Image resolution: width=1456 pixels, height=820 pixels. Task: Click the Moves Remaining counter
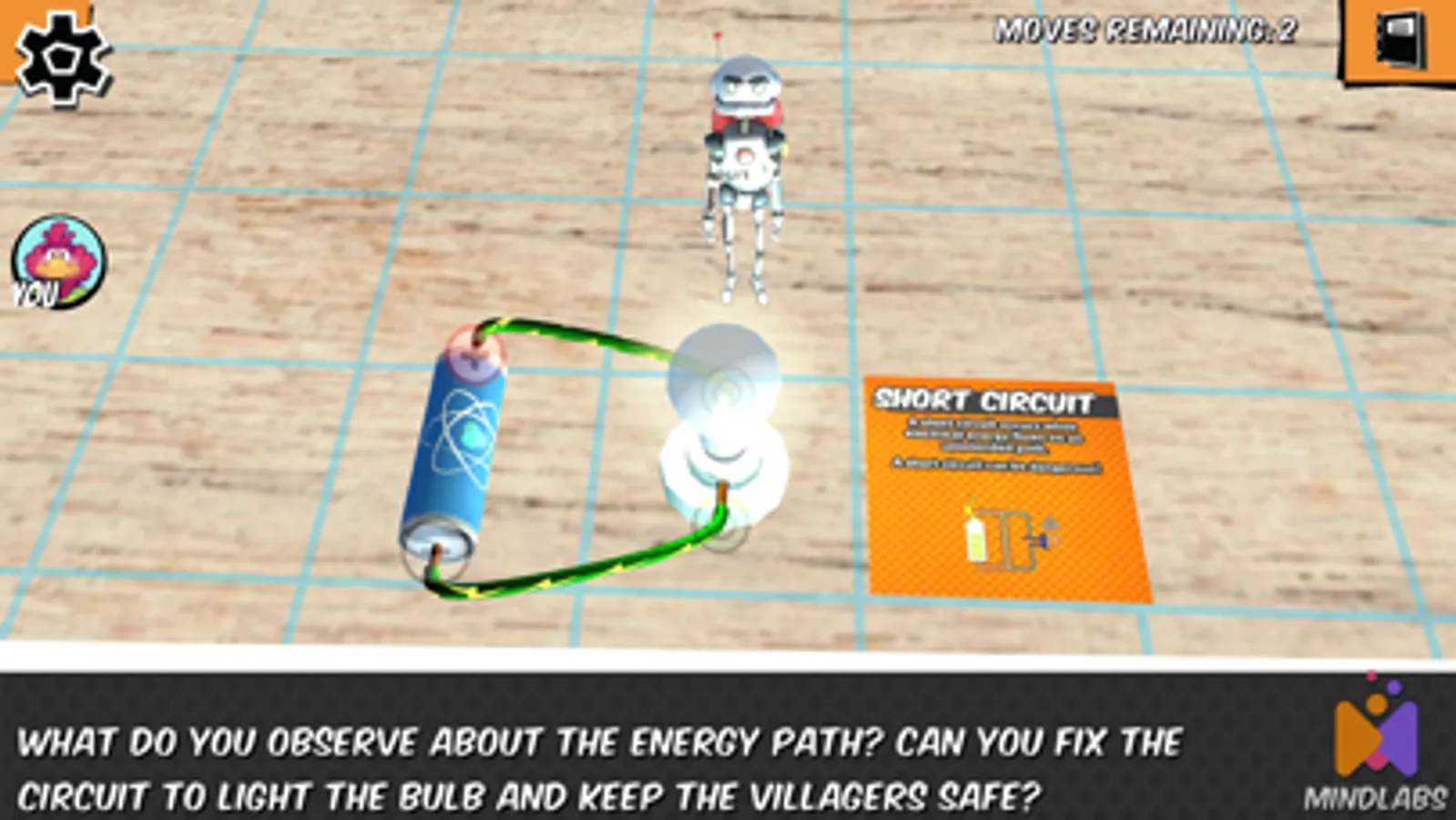coord(1145,27)
